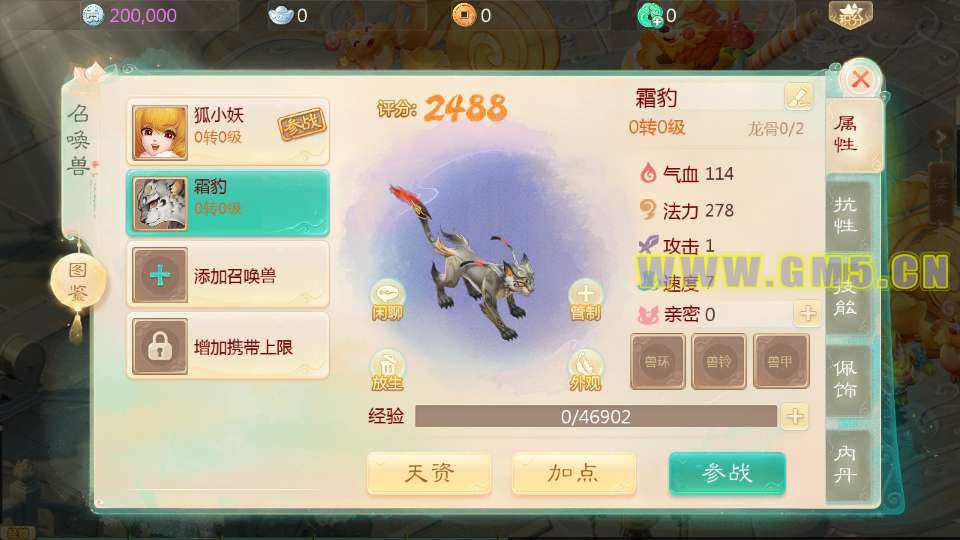Image resolution: width=960 pixels, height=540 pixels.
Task: Open the 天资 talent button
Action: 429,473
